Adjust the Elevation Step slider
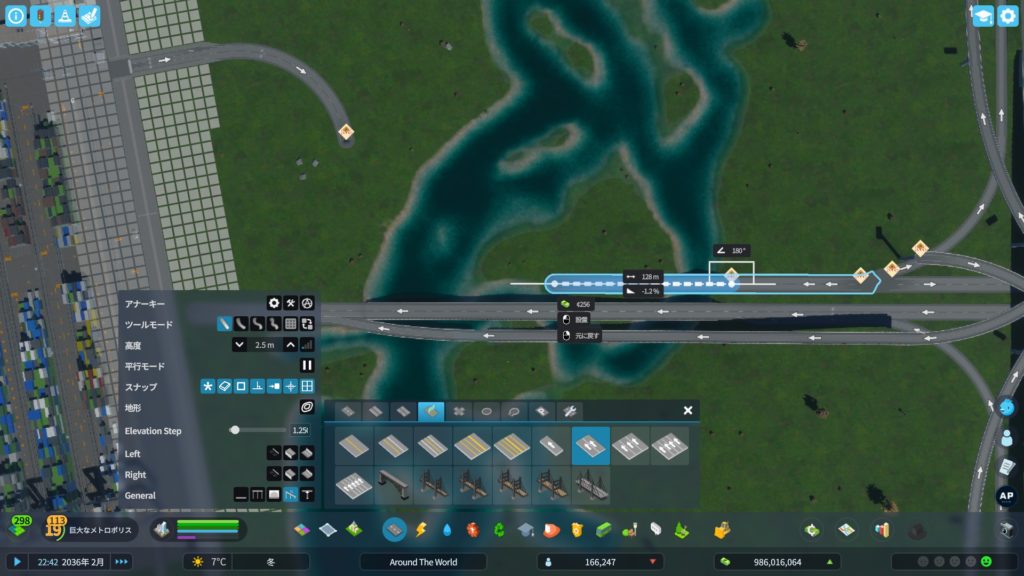Image resolution: width=1024 pixels, height=576 pixels. pyautogui.click(x=235, y=430)
